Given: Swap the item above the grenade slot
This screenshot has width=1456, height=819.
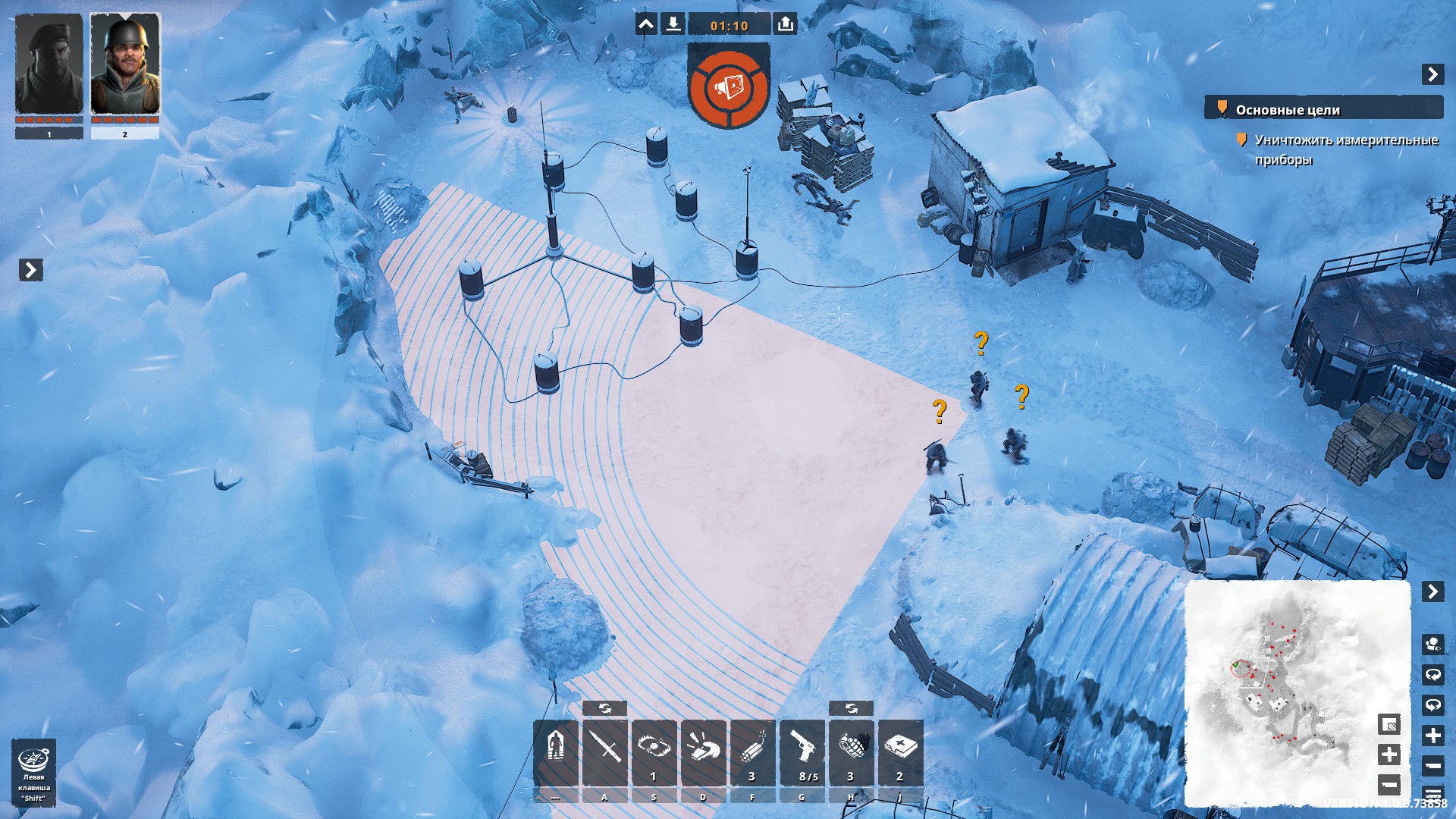Looking at the screenshot, I should [851, 708].
